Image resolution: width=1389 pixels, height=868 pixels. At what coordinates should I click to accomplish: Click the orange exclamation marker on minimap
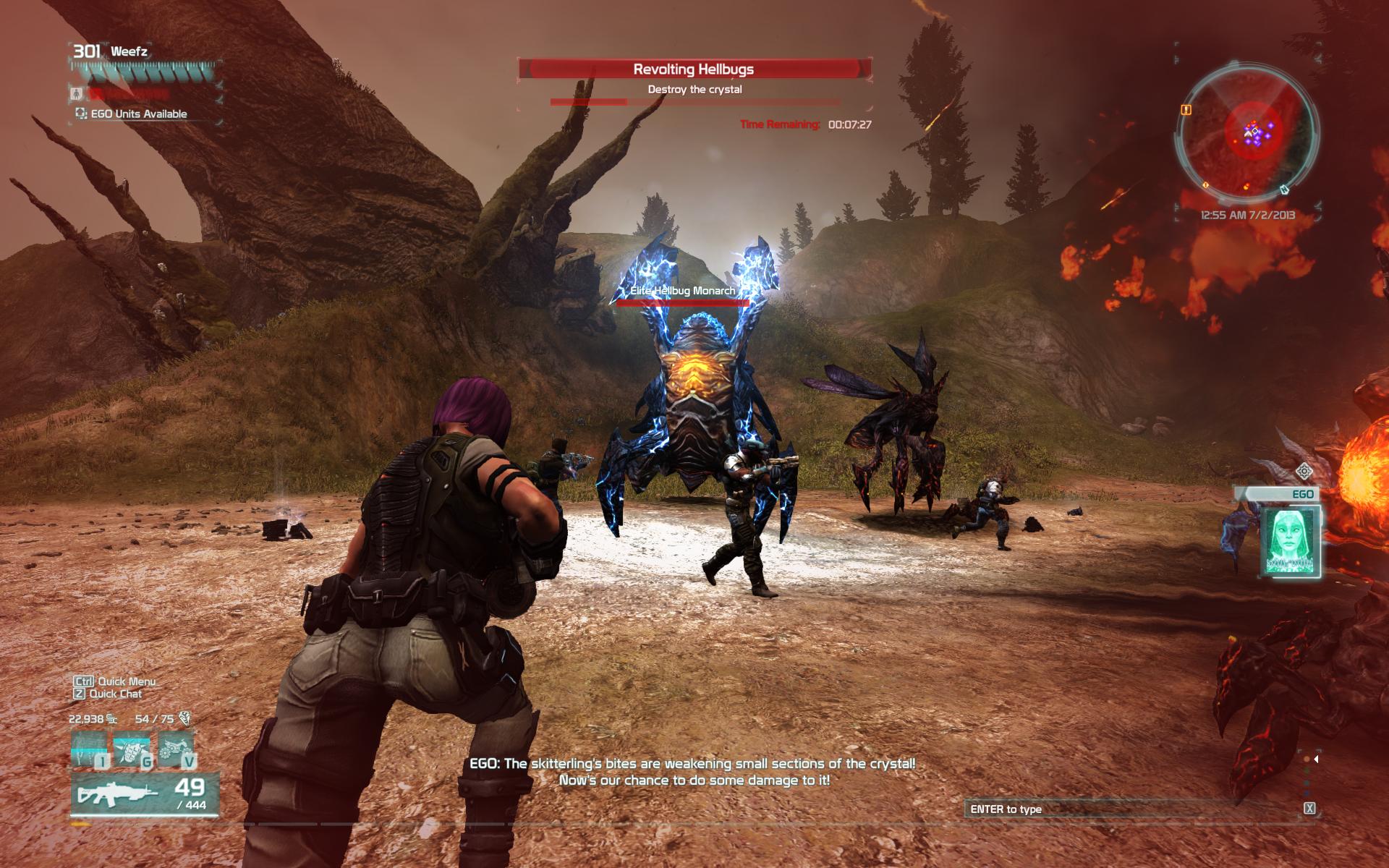[1186, 110]
